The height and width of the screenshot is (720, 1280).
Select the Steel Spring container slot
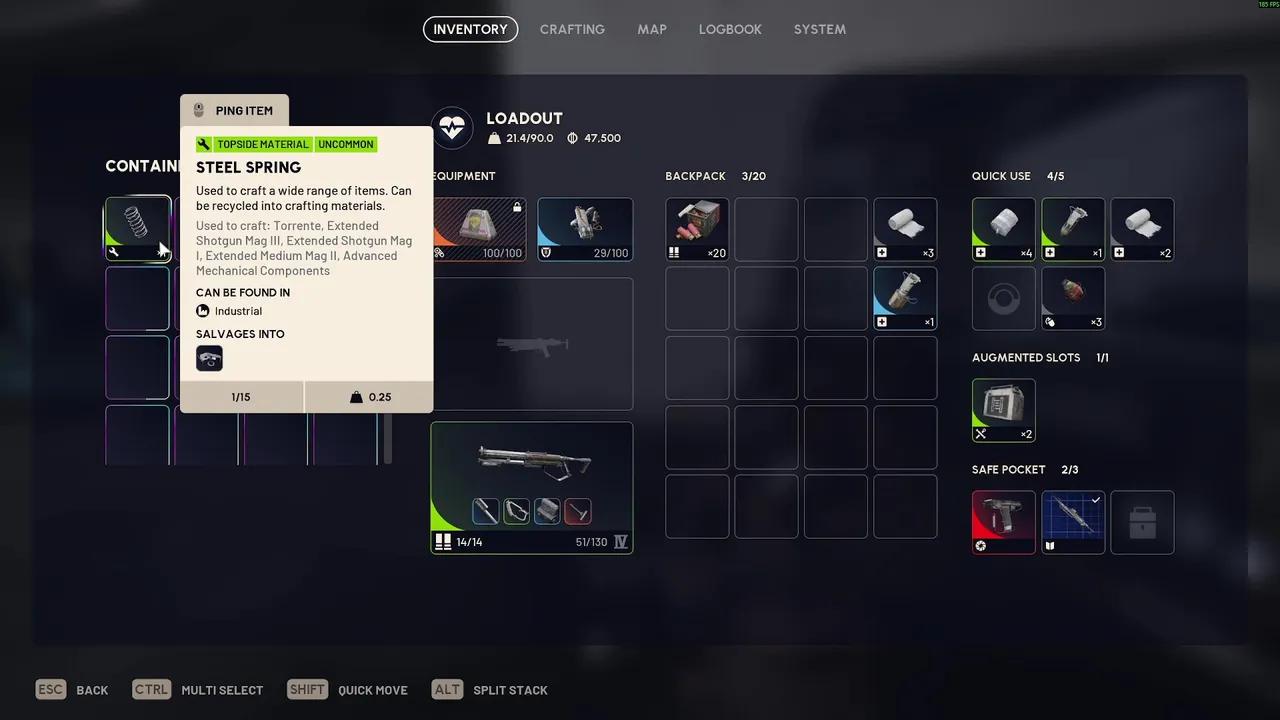[x=137, y=227]
